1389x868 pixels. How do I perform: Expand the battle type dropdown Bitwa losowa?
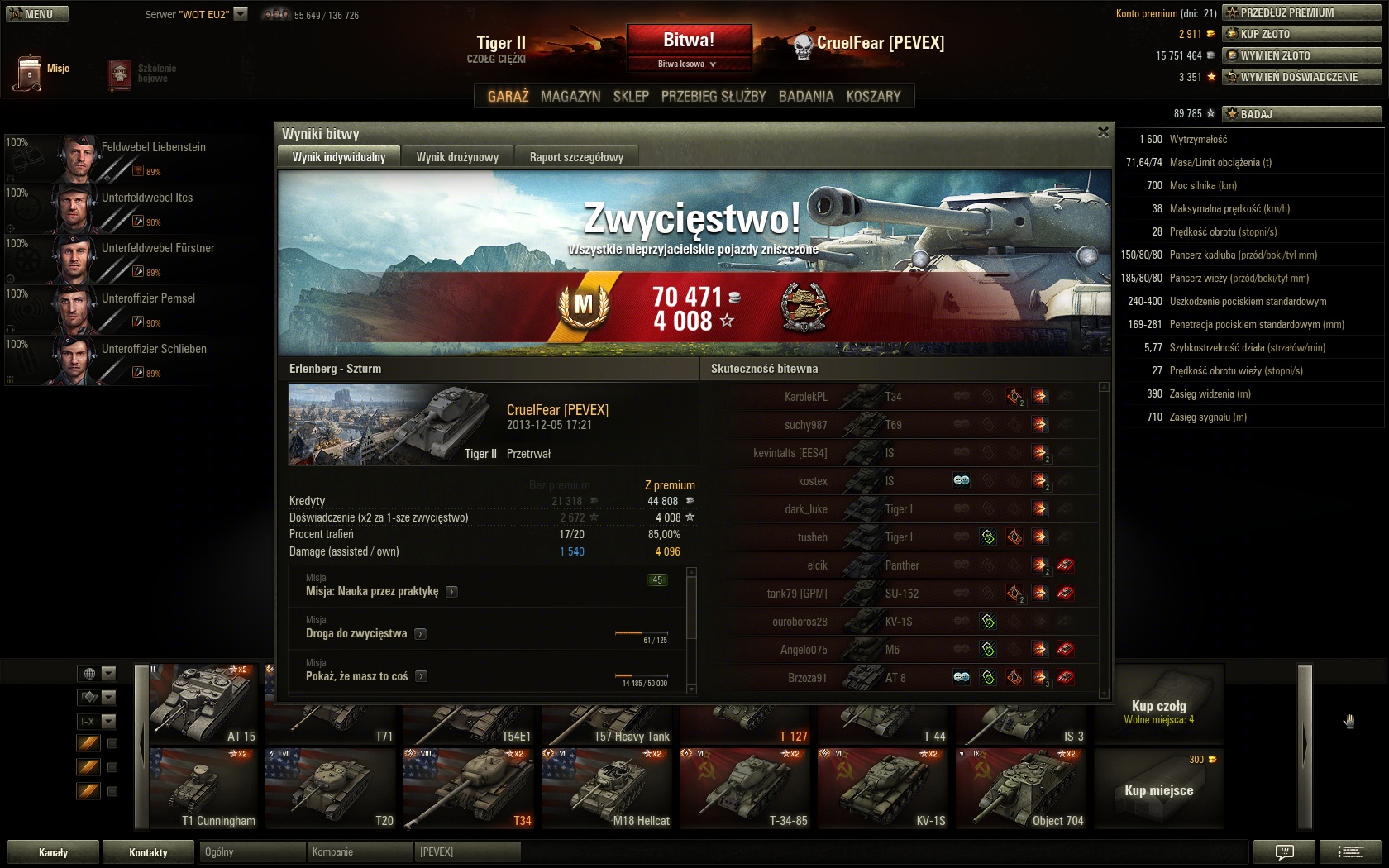click(688, 64)
